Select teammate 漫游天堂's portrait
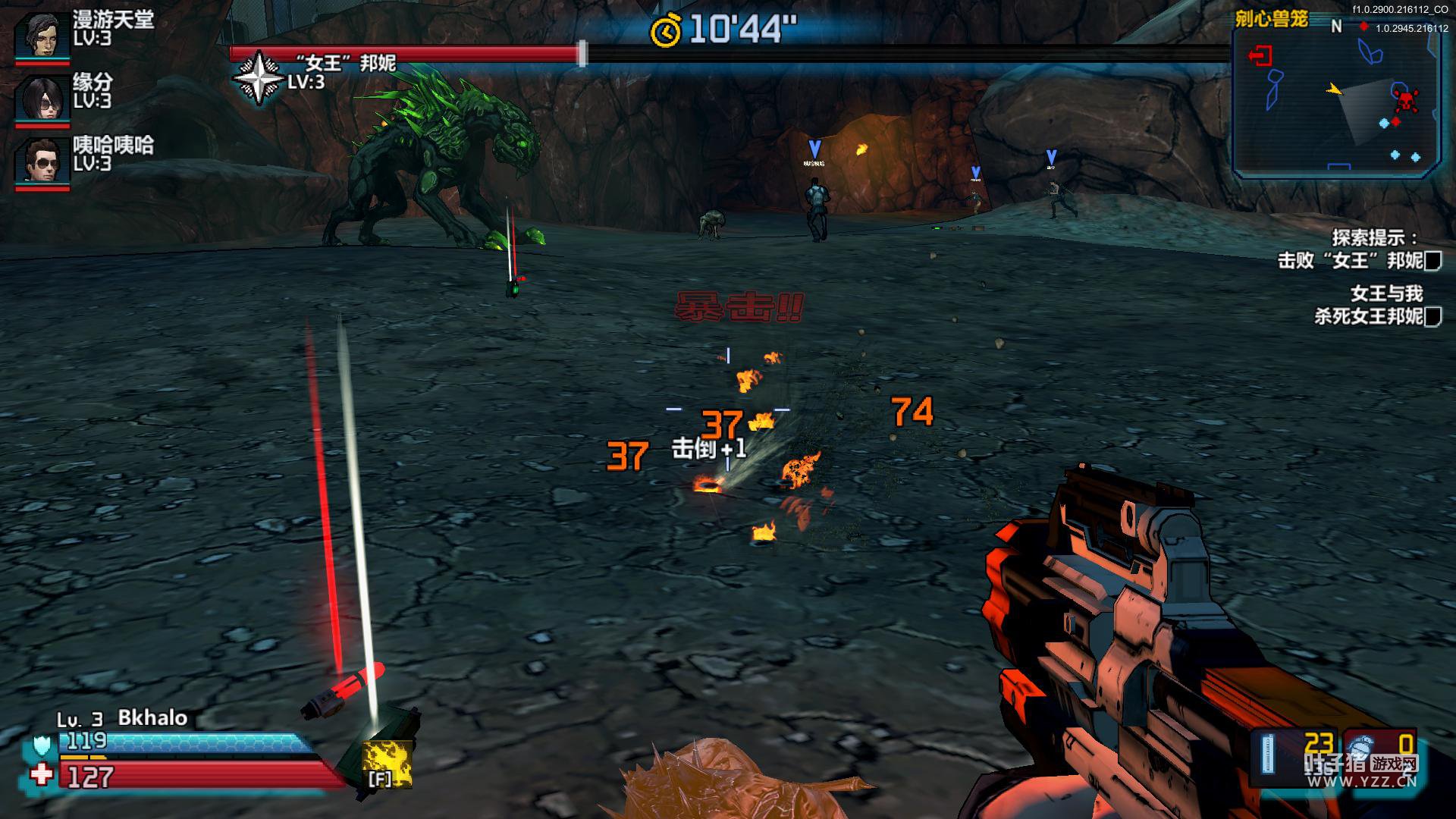This screenshot has width=1456, height=819. tap(42, 34)
